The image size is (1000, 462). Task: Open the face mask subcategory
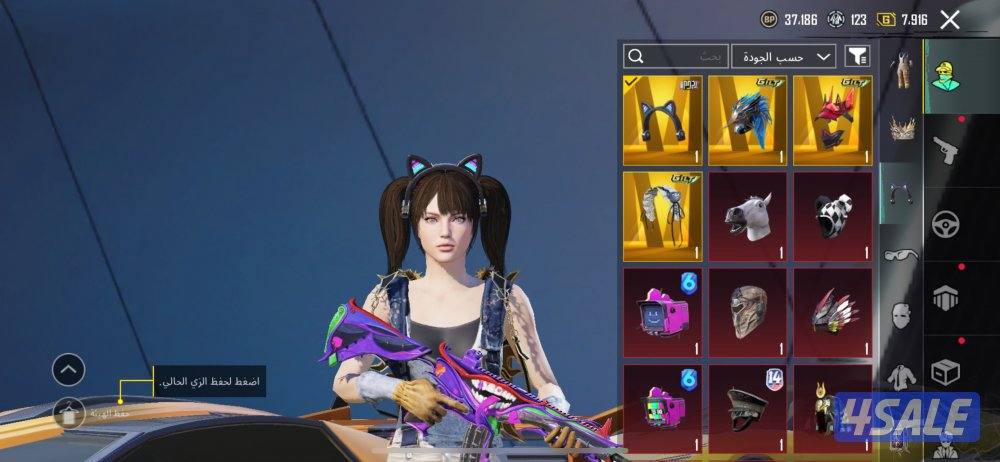click(x=903, y=315)
